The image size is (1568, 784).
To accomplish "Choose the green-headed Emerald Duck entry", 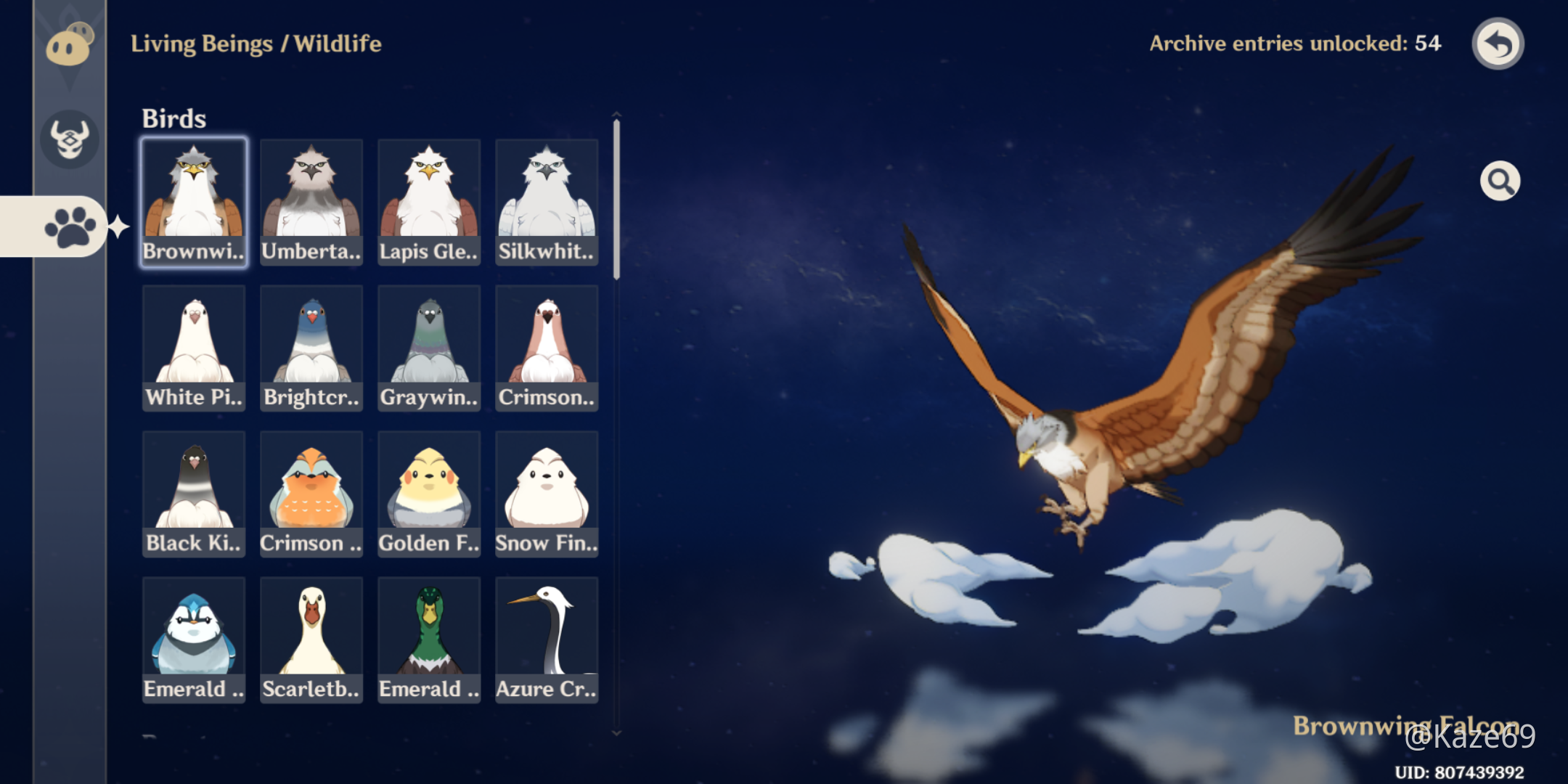I will click(x=429, y=640).
